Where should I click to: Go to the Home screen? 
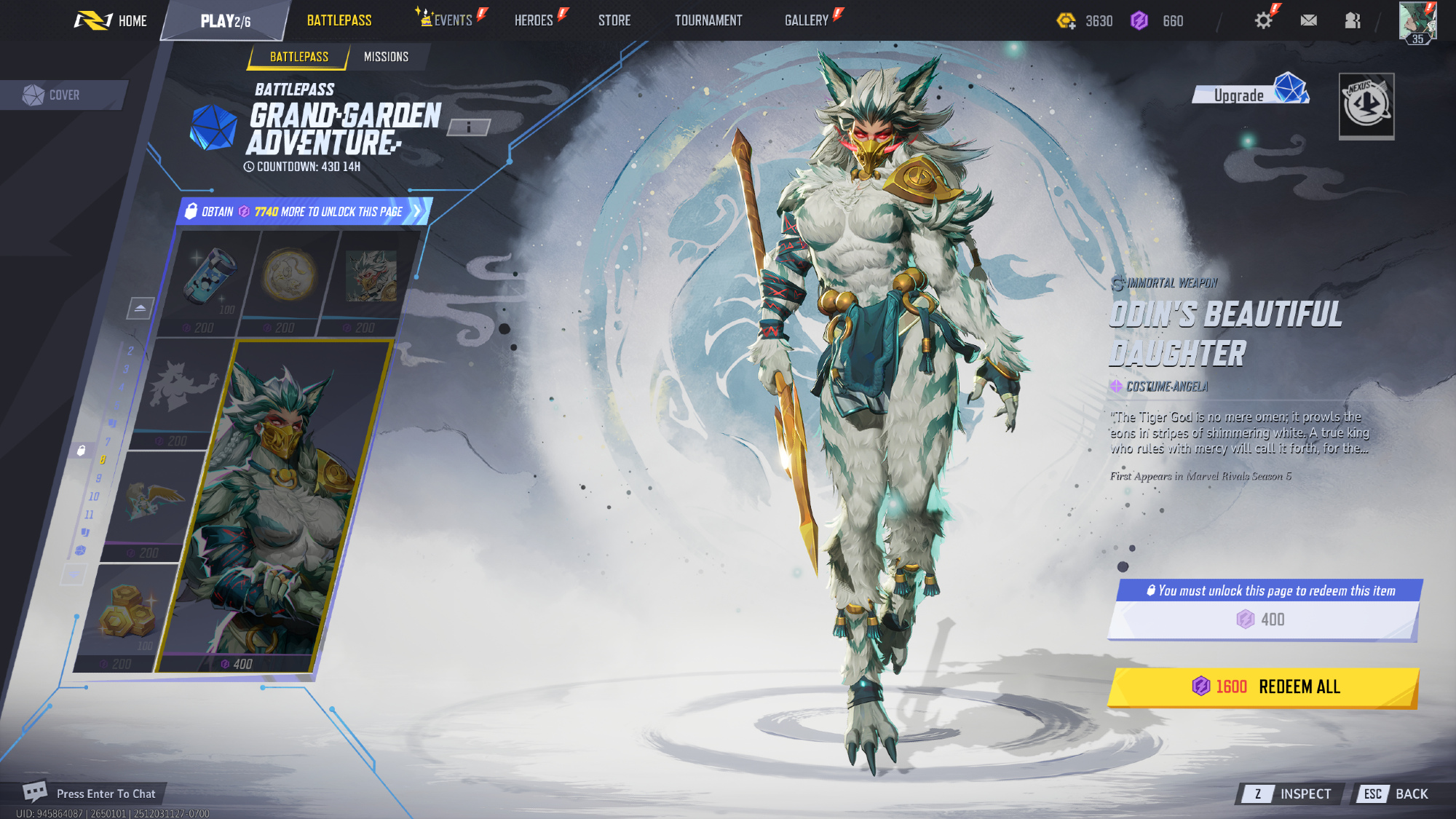(x=111, y=20)
